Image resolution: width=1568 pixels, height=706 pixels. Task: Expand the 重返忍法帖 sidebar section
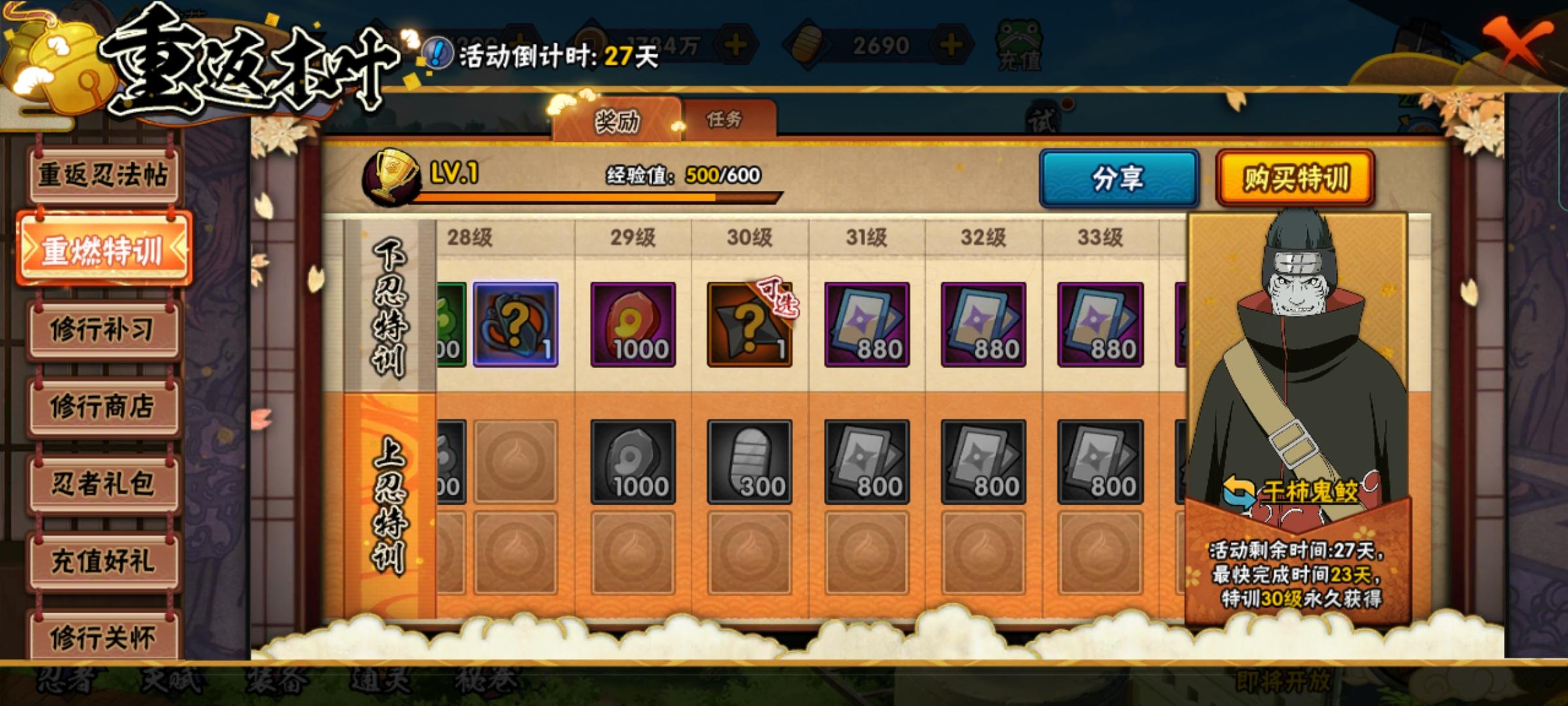(x=105, y=173)
